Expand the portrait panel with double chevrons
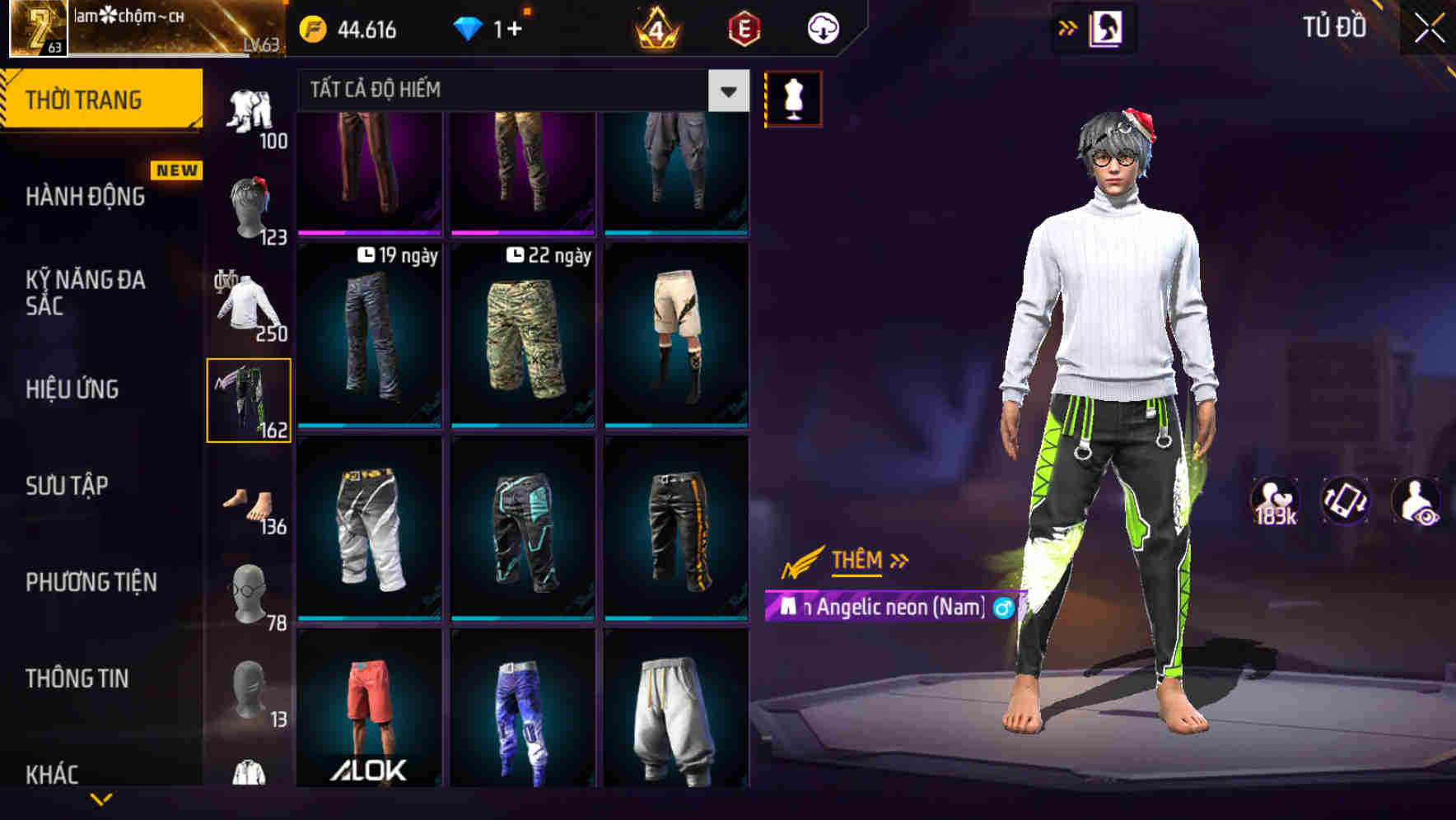The width and height of the screenshot is (1456, 820). [x=1068, y=27]
